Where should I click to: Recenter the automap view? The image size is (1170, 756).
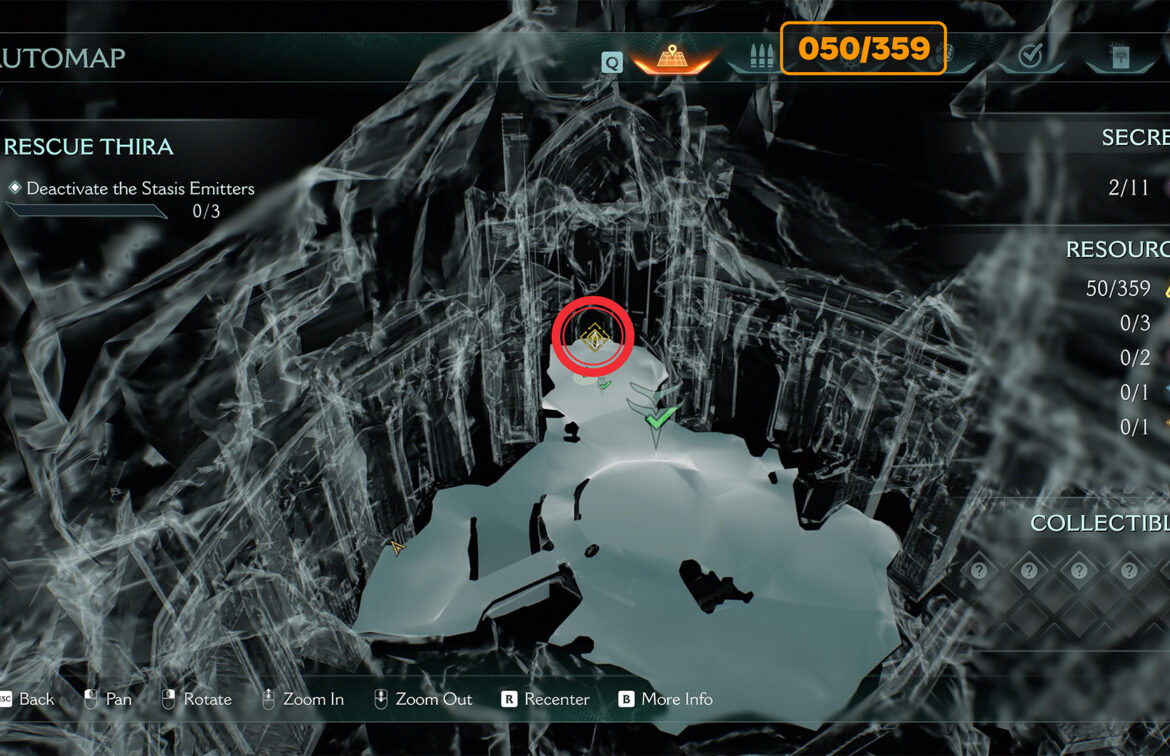coord(546,699)
